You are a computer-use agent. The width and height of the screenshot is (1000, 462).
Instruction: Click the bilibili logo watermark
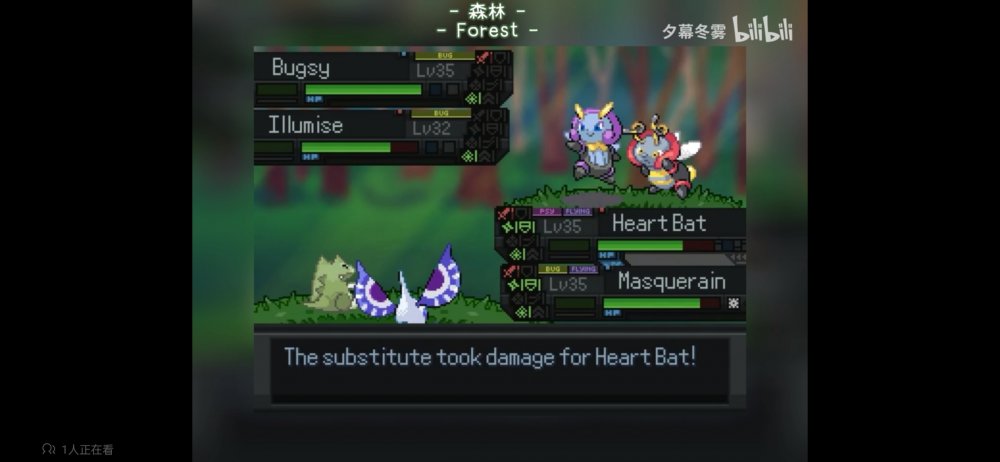763,30
